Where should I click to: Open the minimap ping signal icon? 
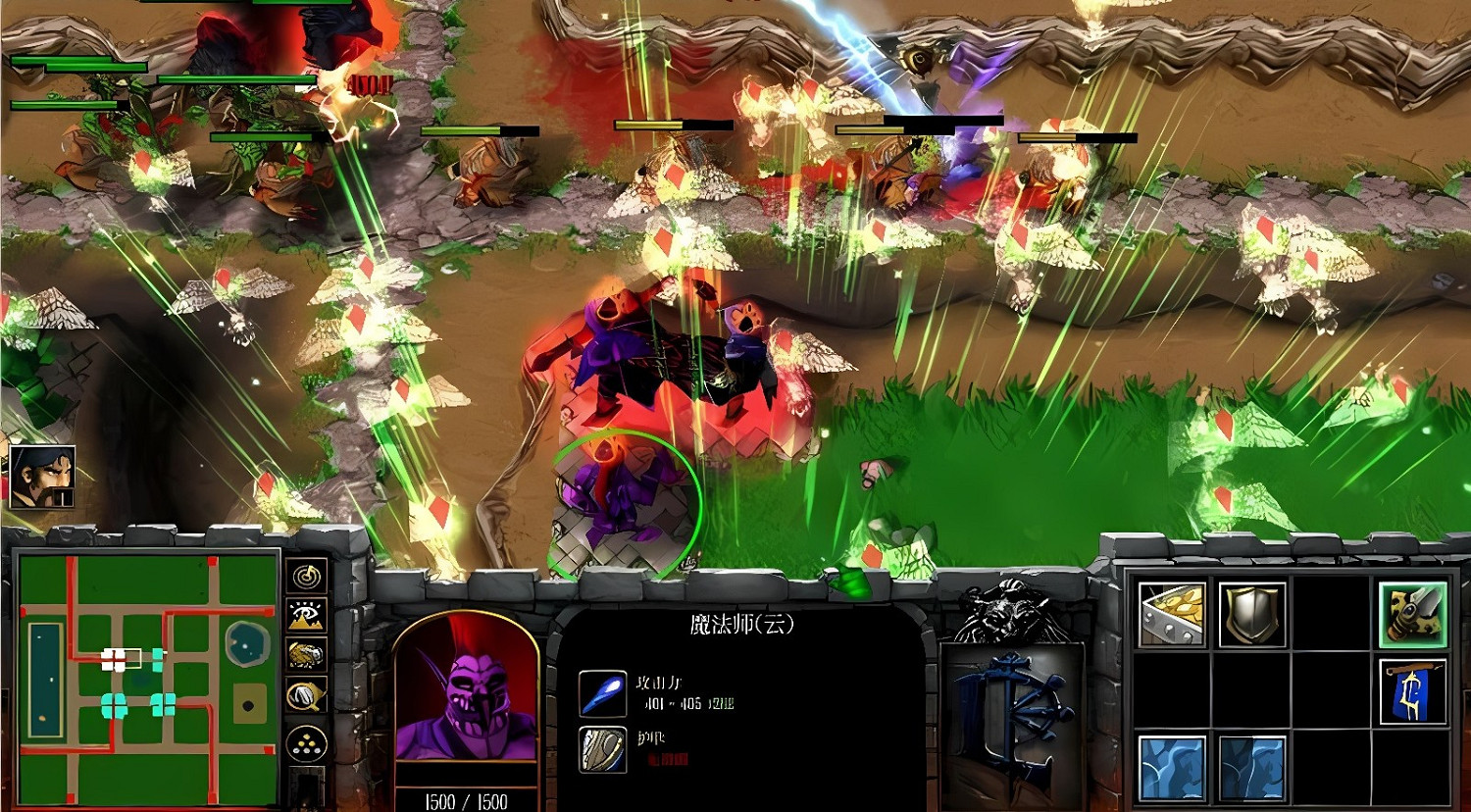(x=304, y=577)
